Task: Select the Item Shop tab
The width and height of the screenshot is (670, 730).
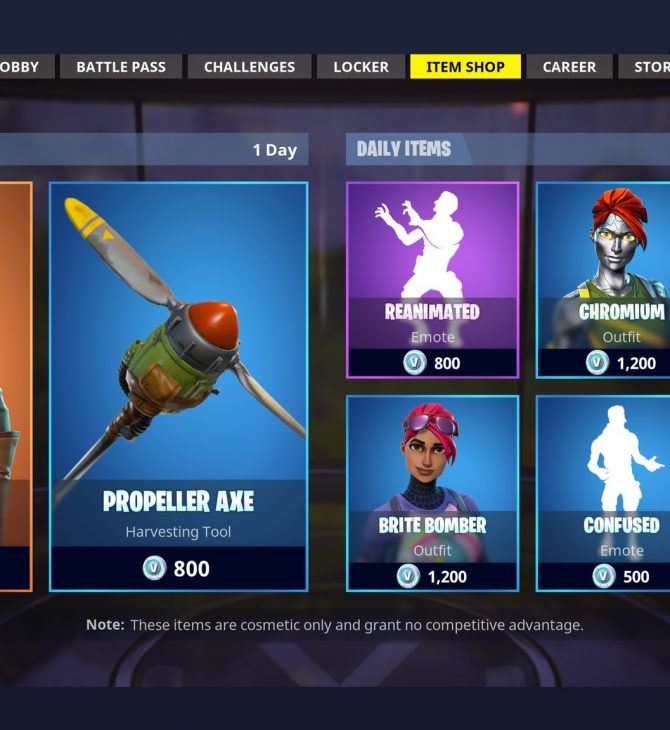Action: [465, 67]
